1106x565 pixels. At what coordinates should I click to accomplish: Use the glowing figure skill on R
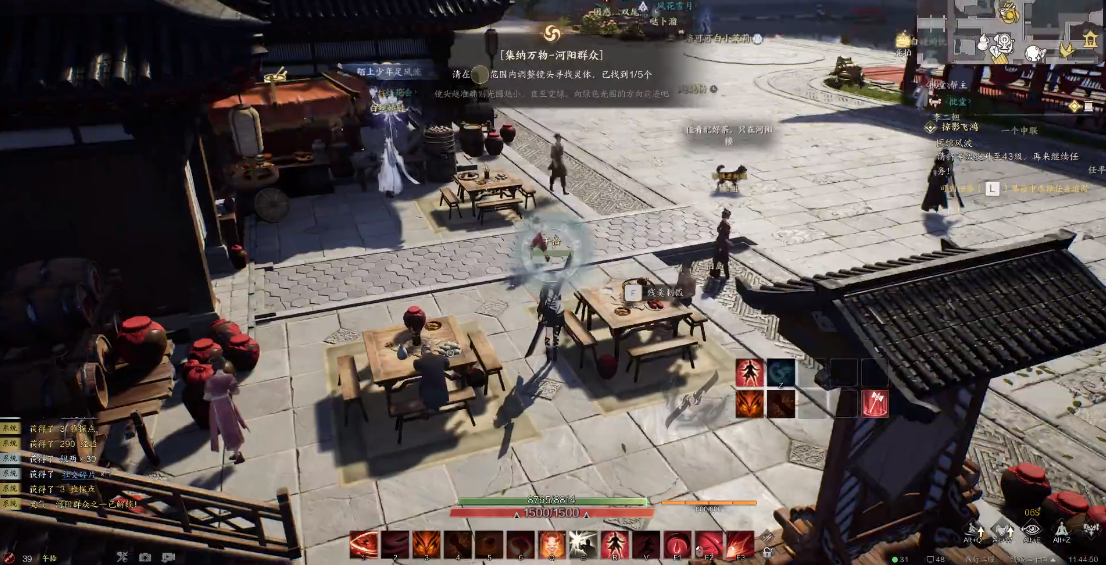613,544
